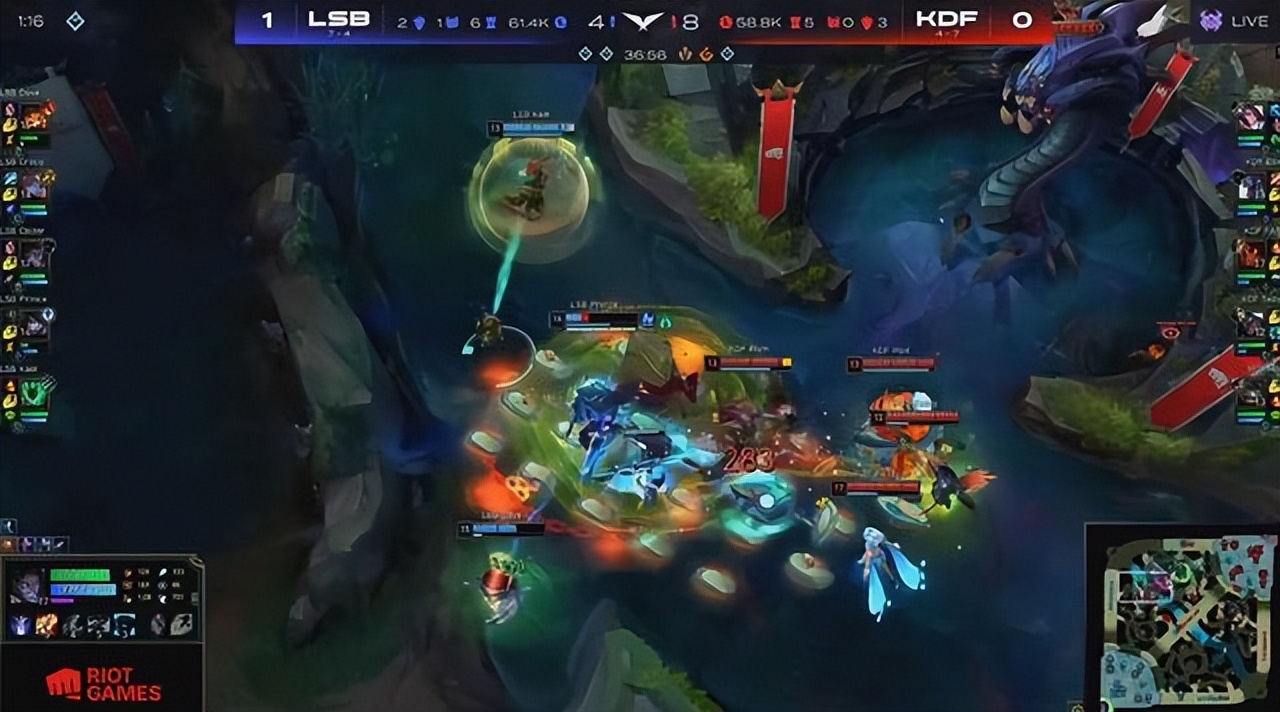The width and height of the screenshot is (1280, 712).
Task: Click the fiery orange KDF champion portrait
Action: [x=1250, y=252]
